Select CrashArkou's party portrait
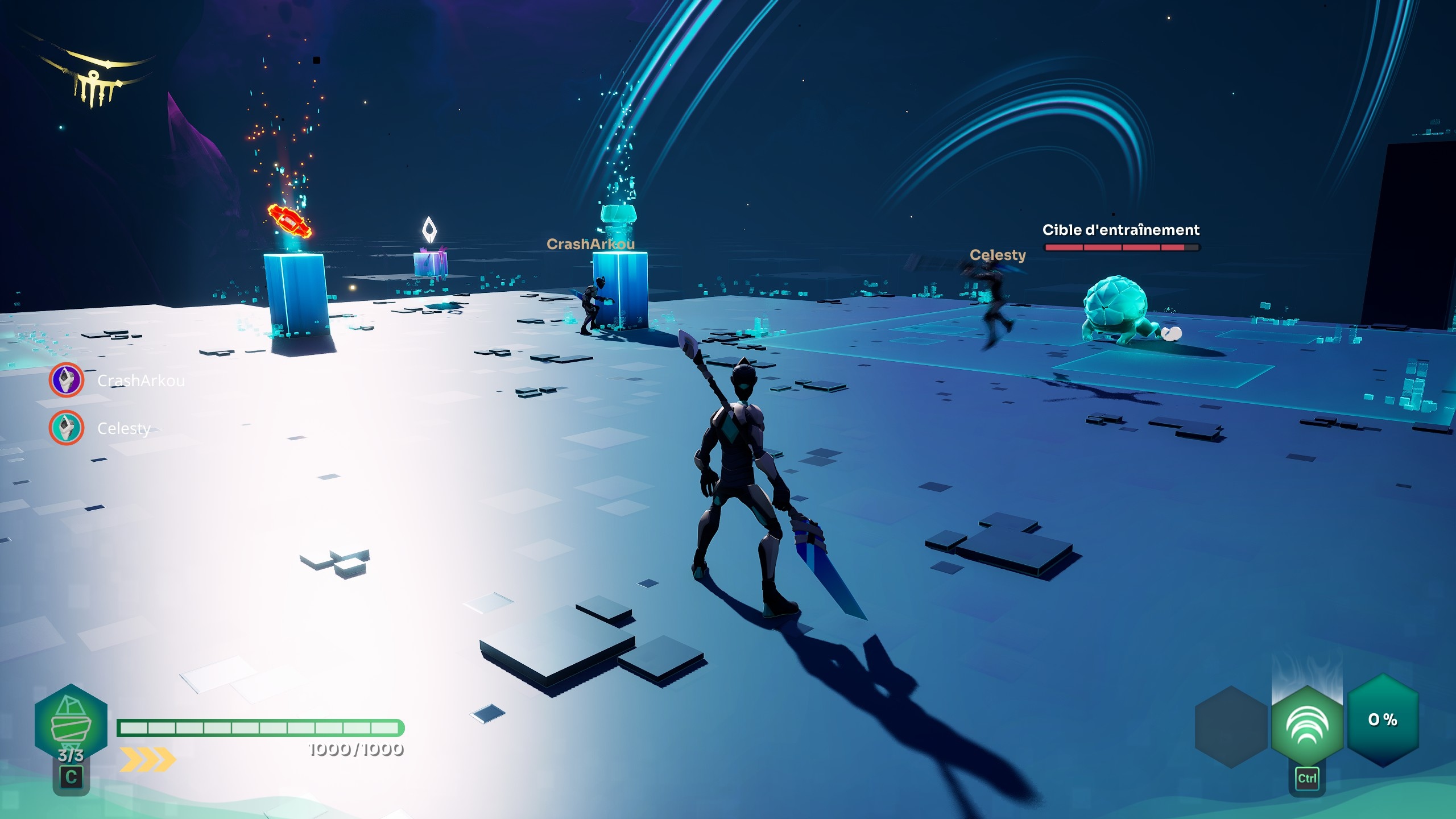The width and height of the screenshot is (1456, 819). 67,380
